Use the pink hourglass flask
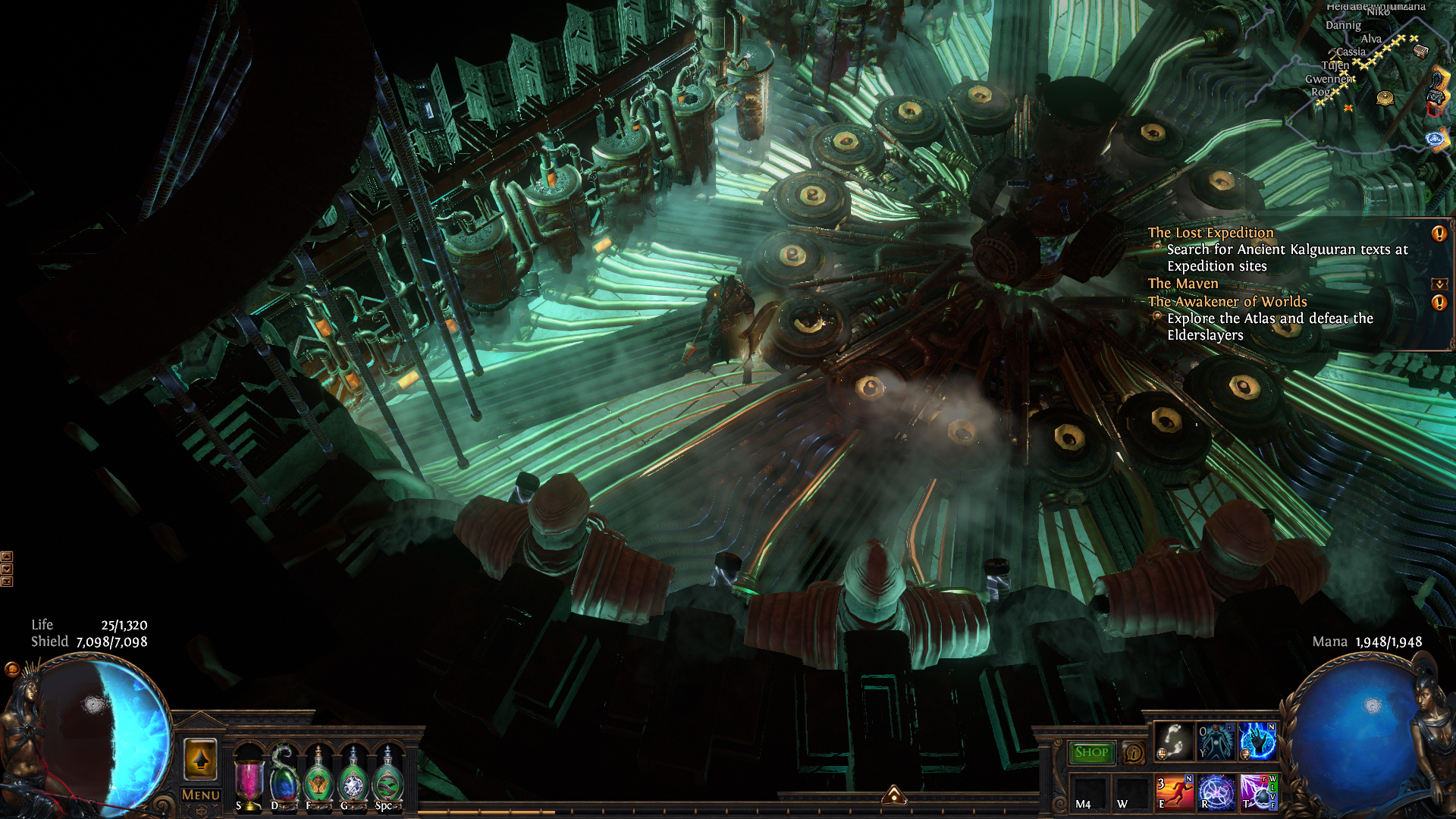Viewport: 1456px width, 819px height. point(249,781)
